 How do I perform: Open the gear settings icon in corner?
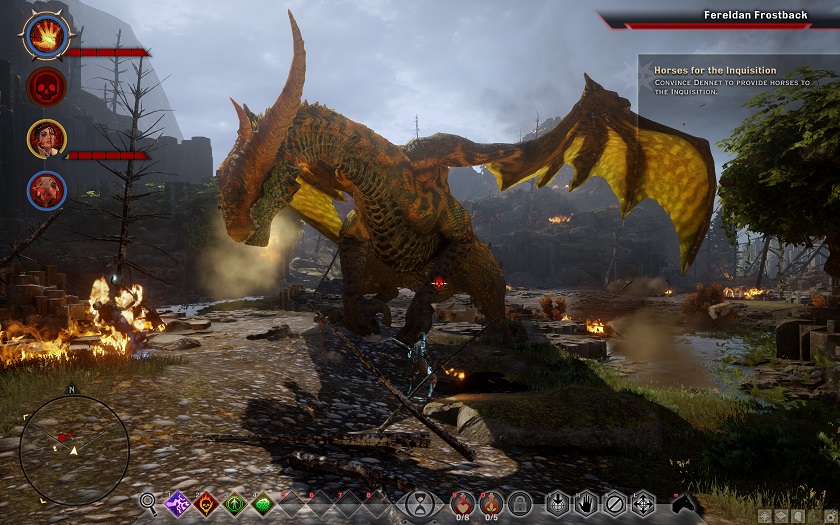pyautogui.click(x=829, y=516)
